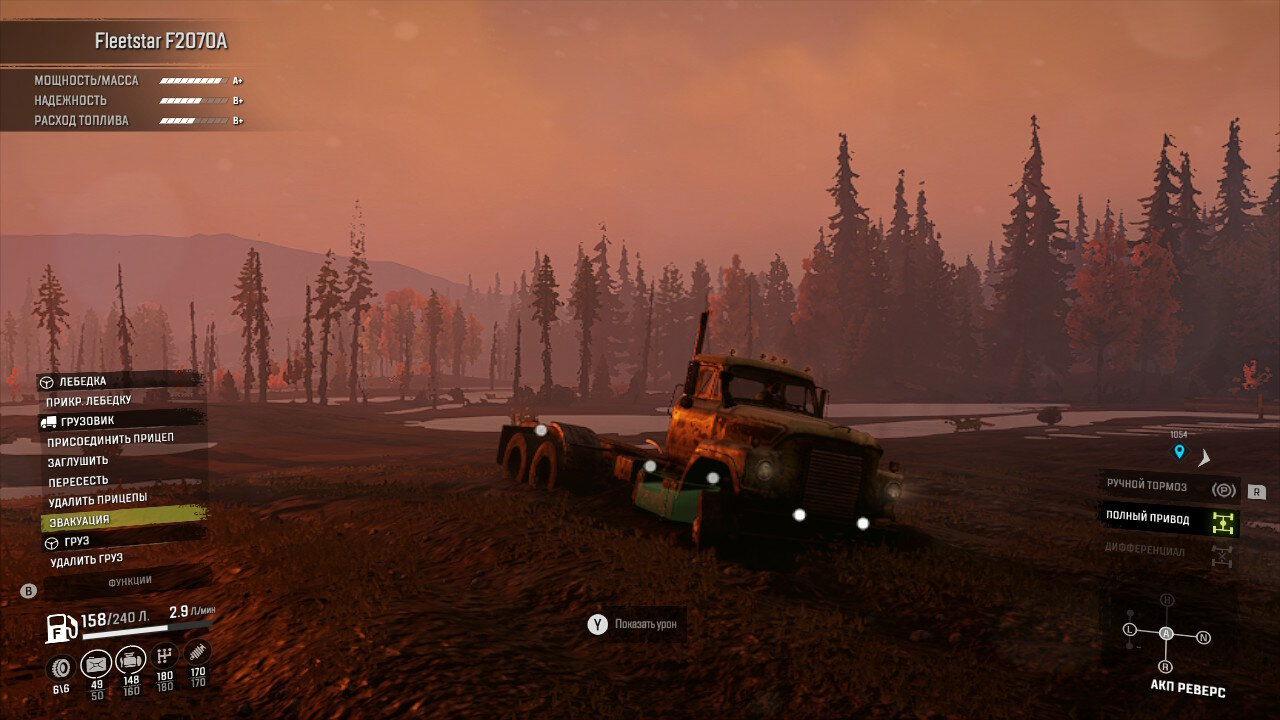Viewport: 1280px width, 720px height.
Task: Toggle the РУЧНОЙ ТОРМОЗ handbrake
Action: pyautogui.click(x=1168, y=487)
